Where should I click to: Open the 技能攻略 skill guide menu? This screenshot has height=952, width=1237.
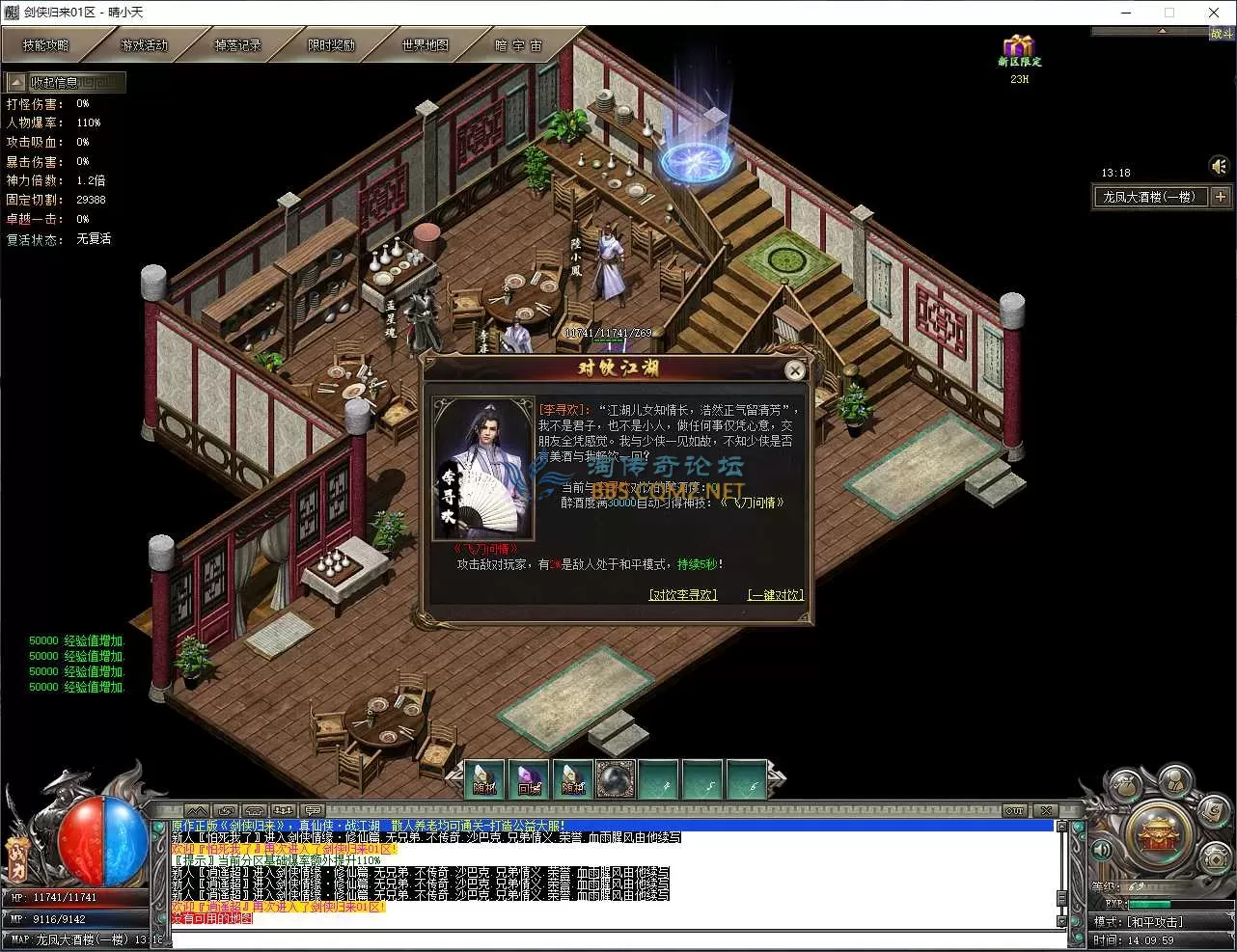[46, 45]
